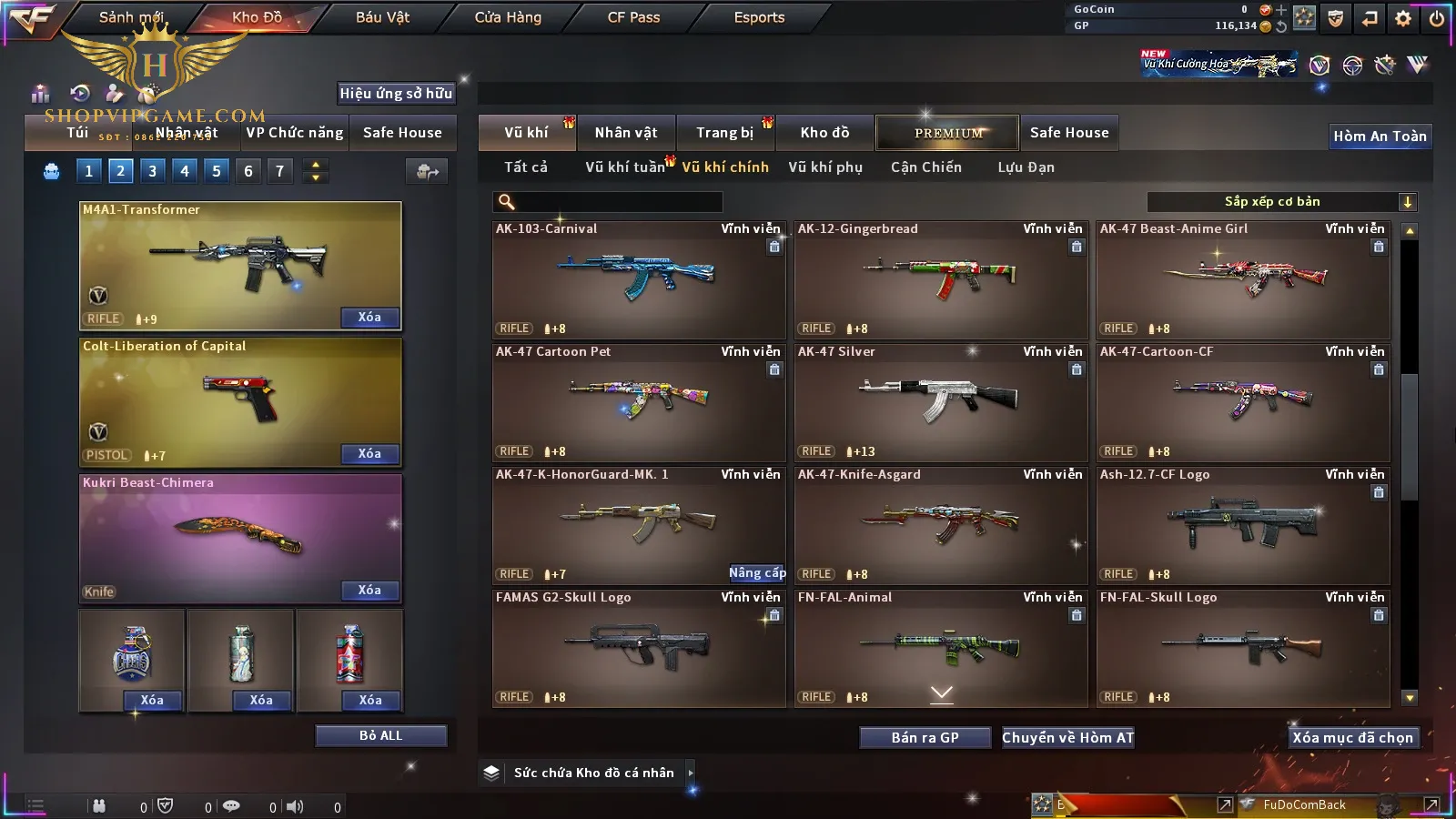Screen dimensions: 1456x819
Task: Open the Sắp xếp cơ bản sort dropdown
Action: (1281, 202)
